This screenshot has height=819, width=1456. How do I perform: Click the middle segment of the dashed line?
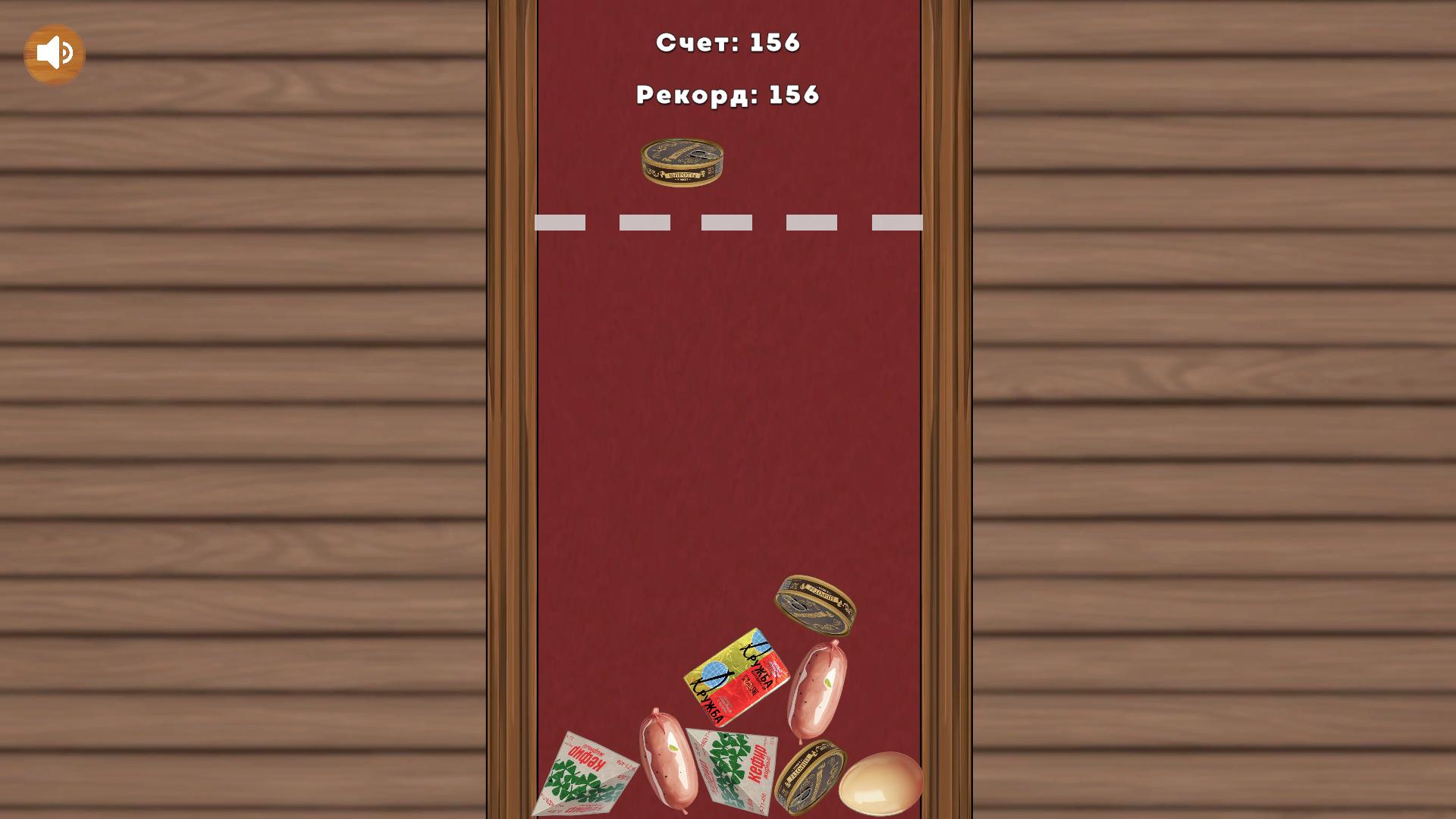pos(728,221)
